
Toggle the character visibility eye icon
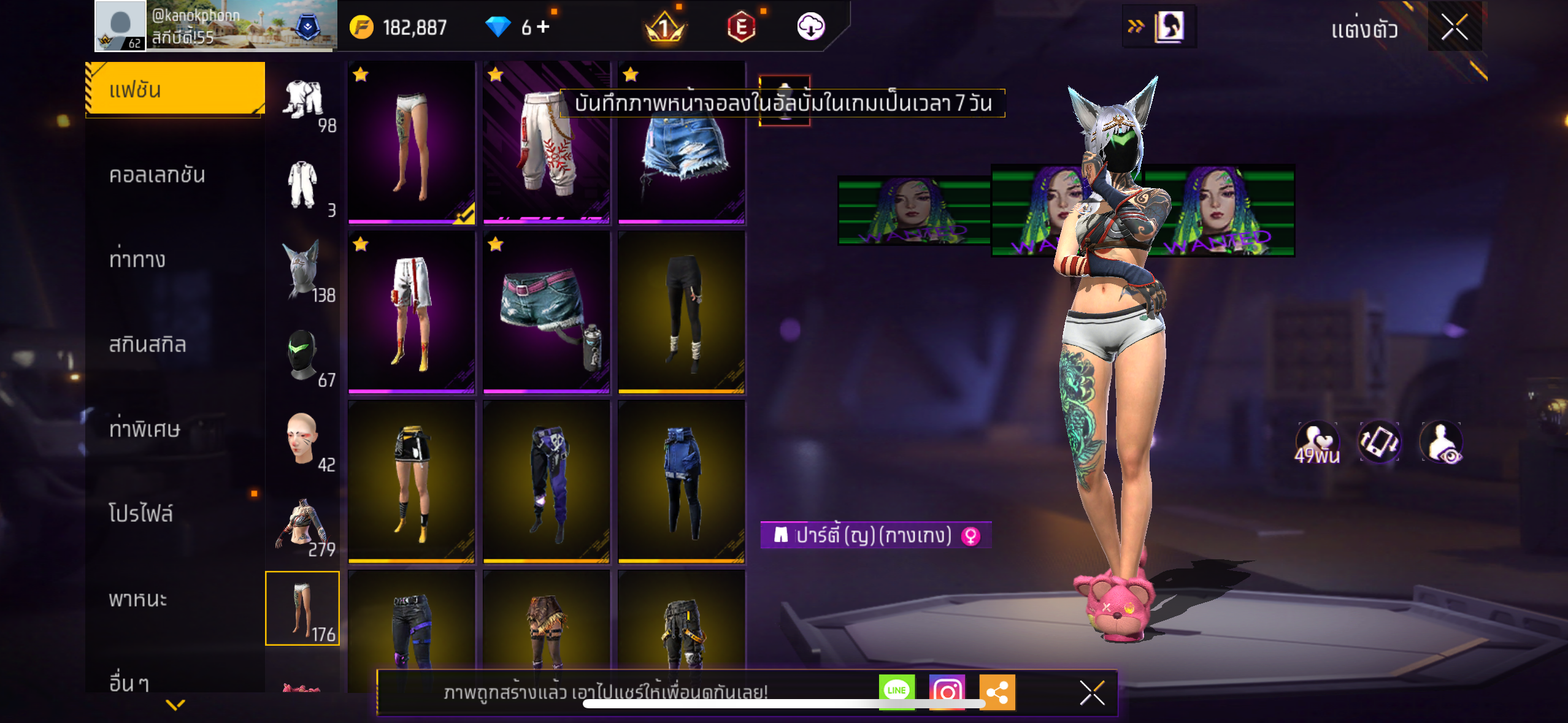tap(1441, 442)
